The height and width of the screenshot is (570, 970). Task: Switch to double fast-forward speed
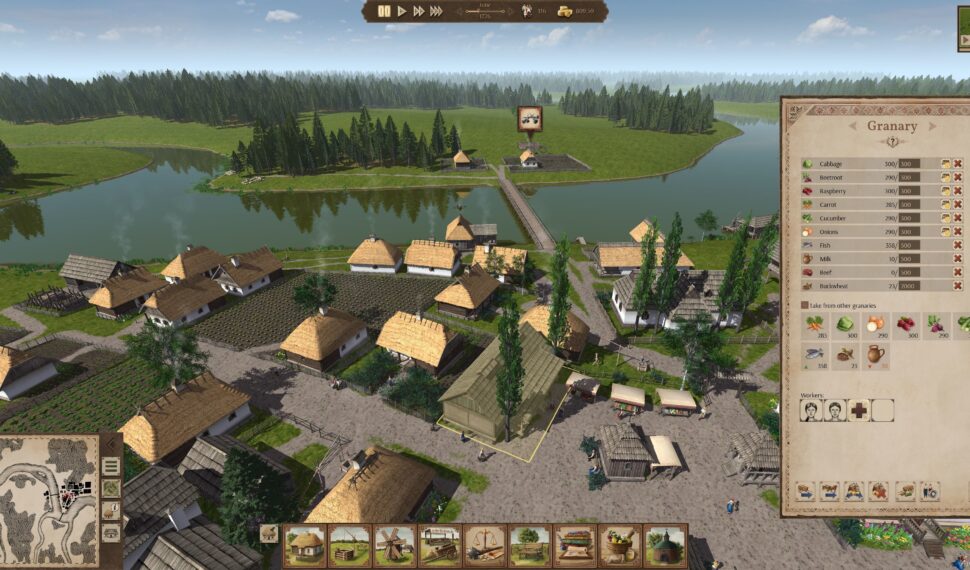coord(418,11)
